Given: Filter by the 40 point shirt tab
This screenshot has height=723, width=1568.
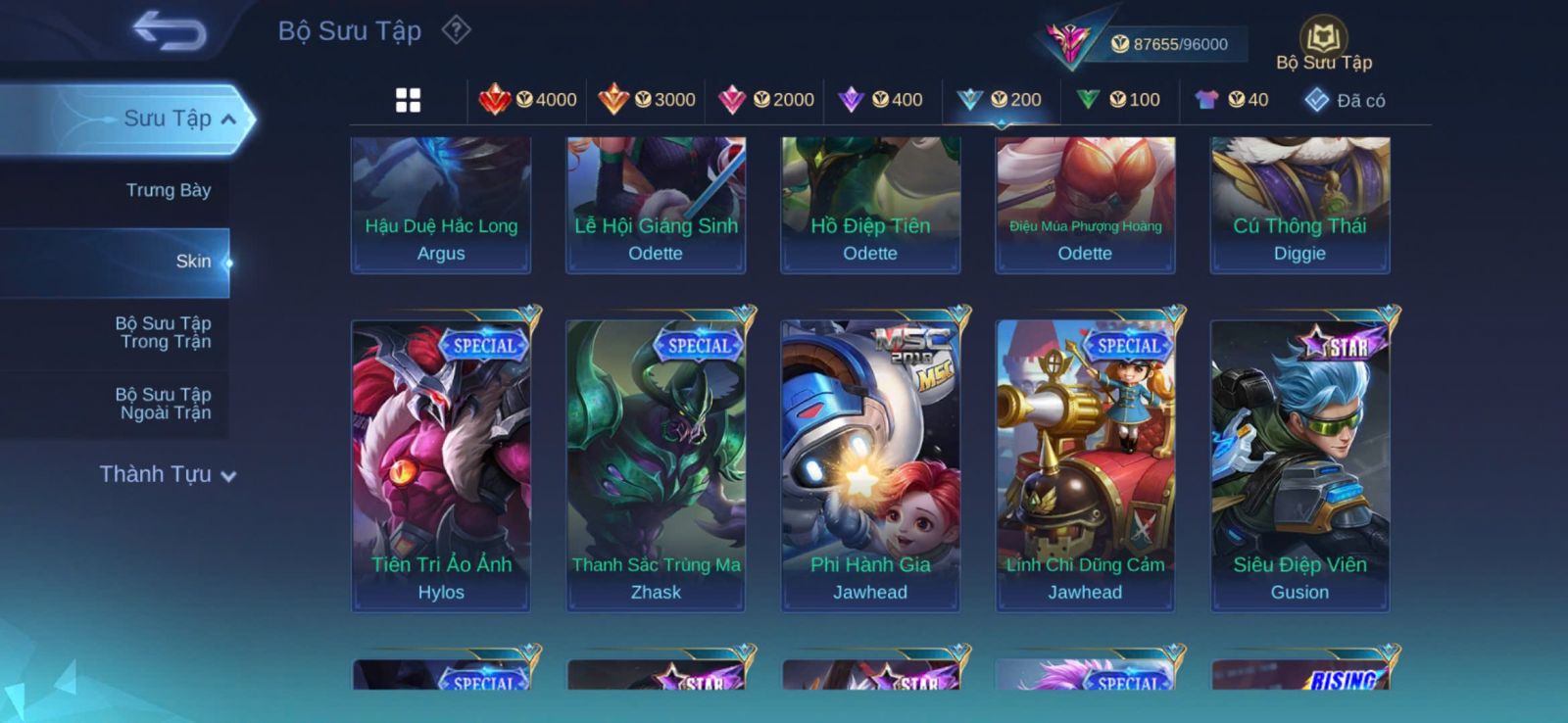Looking at the screenshot, I should pos(1232,100).
